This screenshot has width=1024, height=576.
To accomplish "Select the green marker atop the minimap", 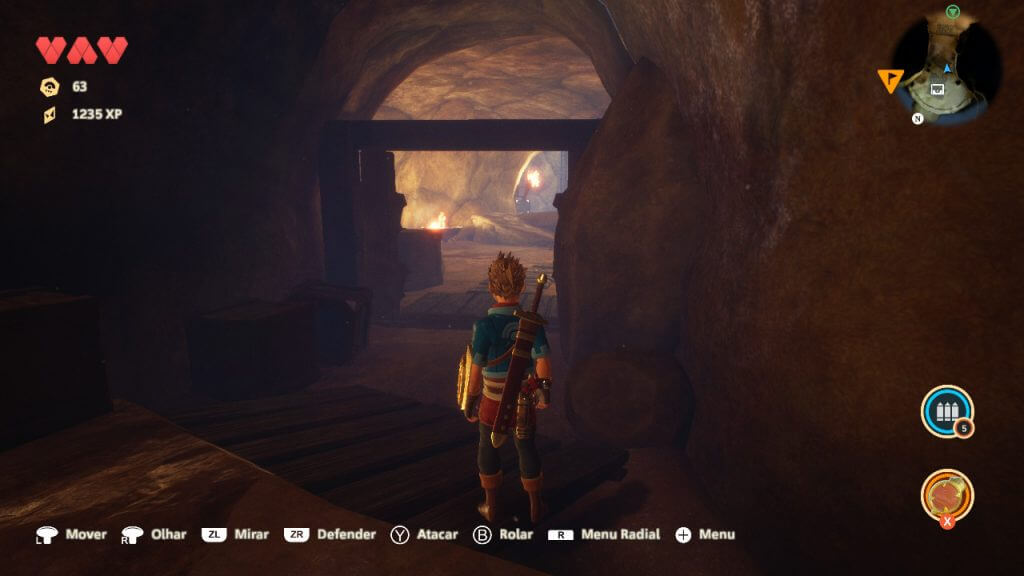I will pos(953,11).
